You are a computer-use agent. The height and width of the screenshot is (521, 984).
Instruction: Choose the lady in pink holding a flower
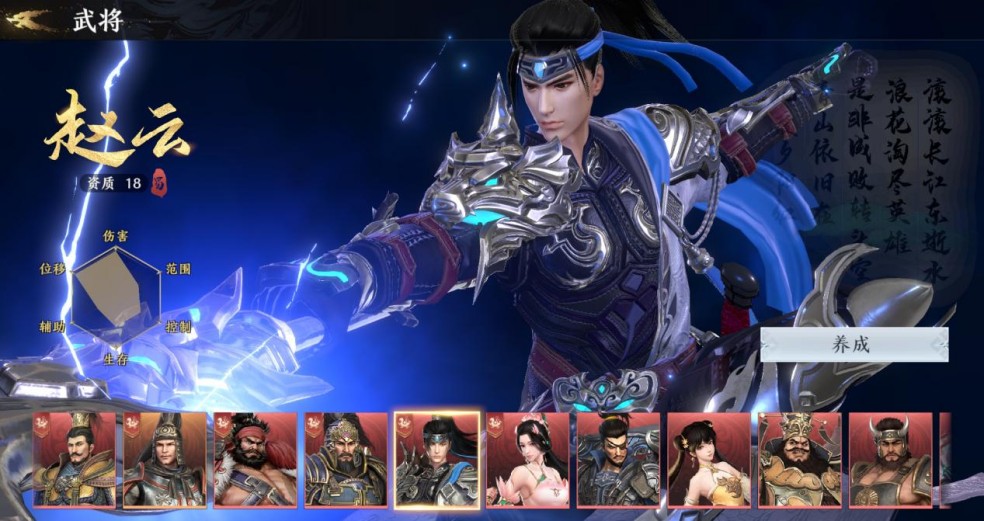tap(527, 460)
